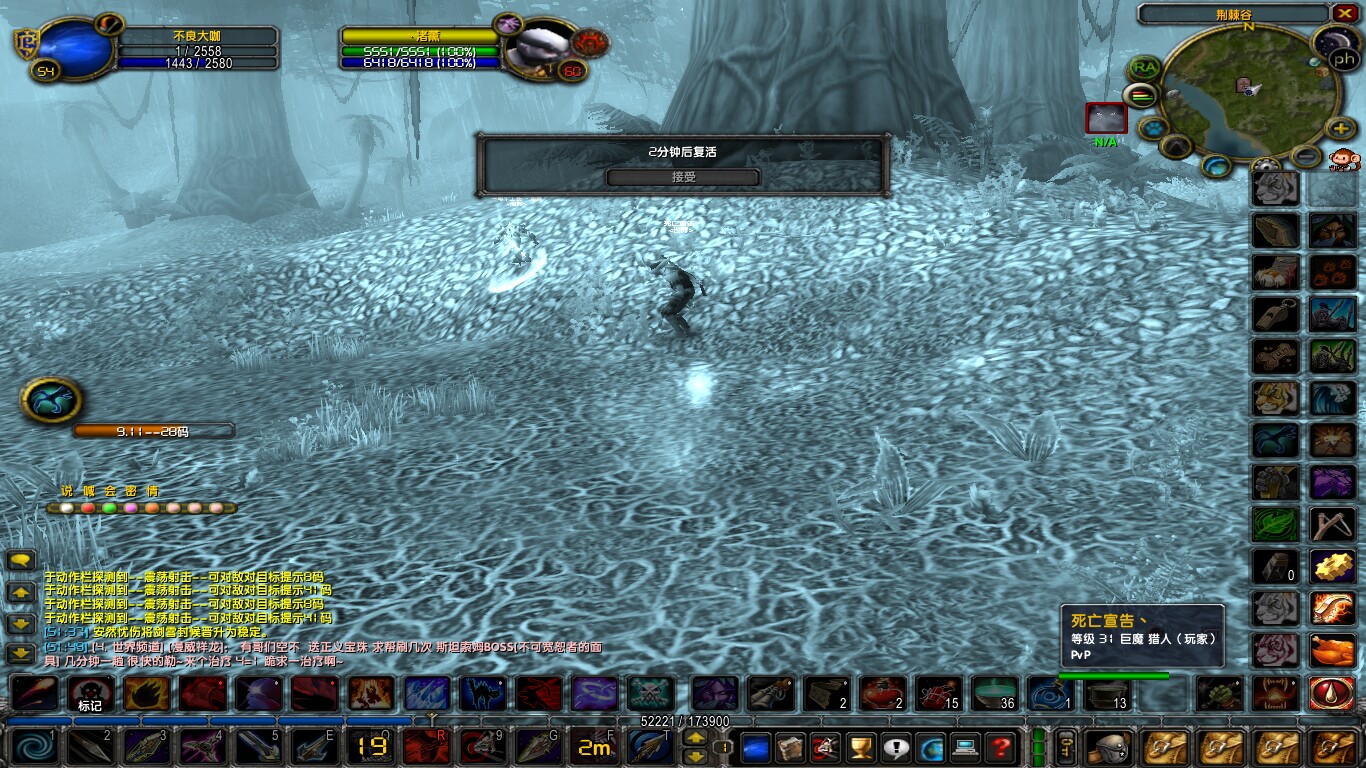The width and height of the screenshot is (1366, 768).
Task: Select the 说 chat channel tab
Action: coord(66,491)
